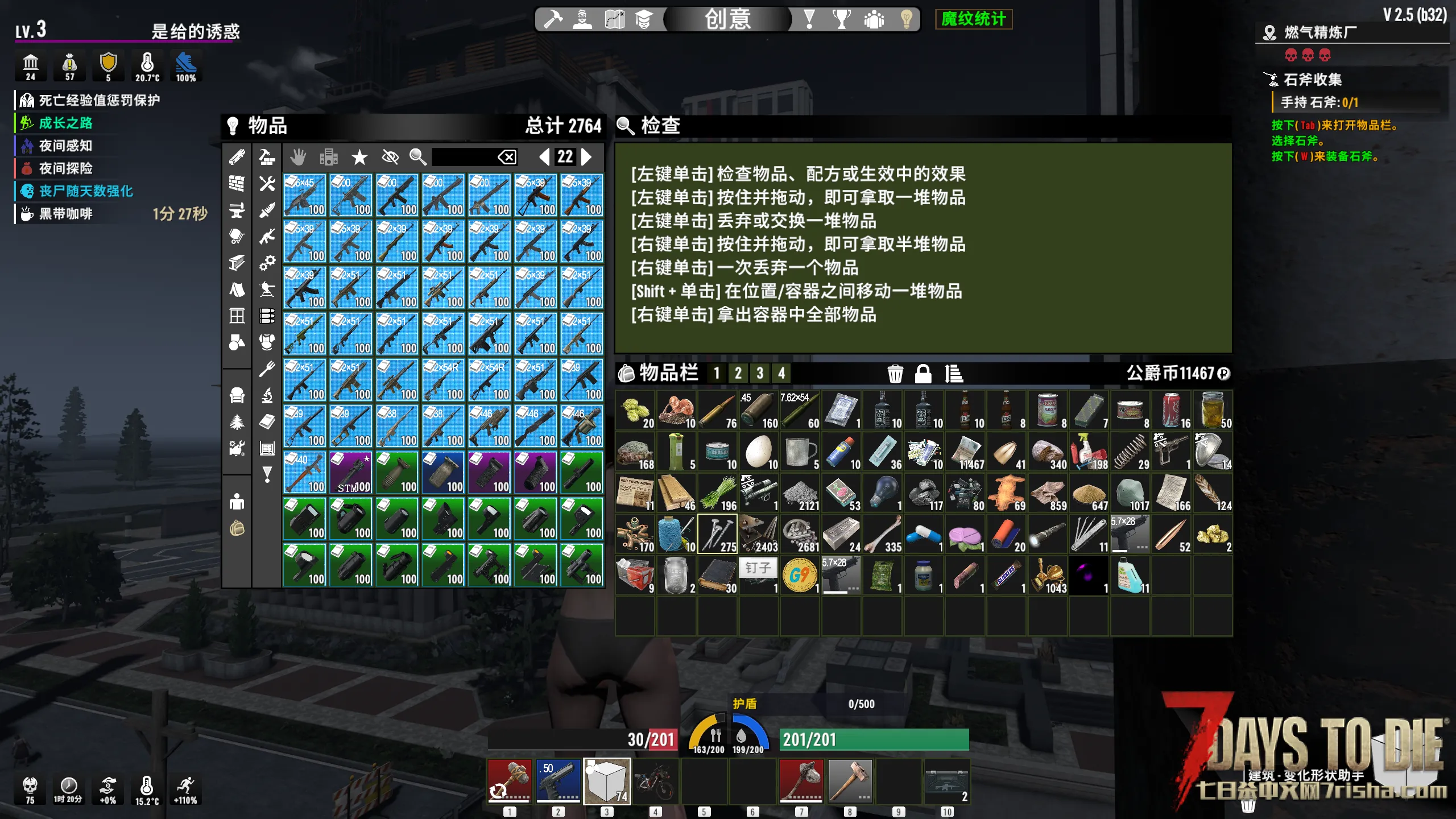Switch to inventory page 2 tab
Screen dimensions: 1456x819
pyautogui.click(x=738, y=374)
